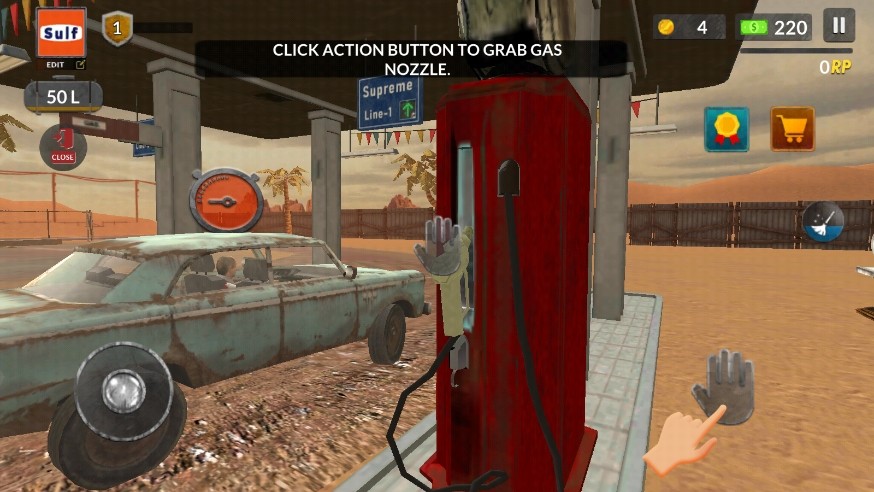Click the Sulf station logo
Image resolution: width=874 pixels, height=492 pixels.
61,33
